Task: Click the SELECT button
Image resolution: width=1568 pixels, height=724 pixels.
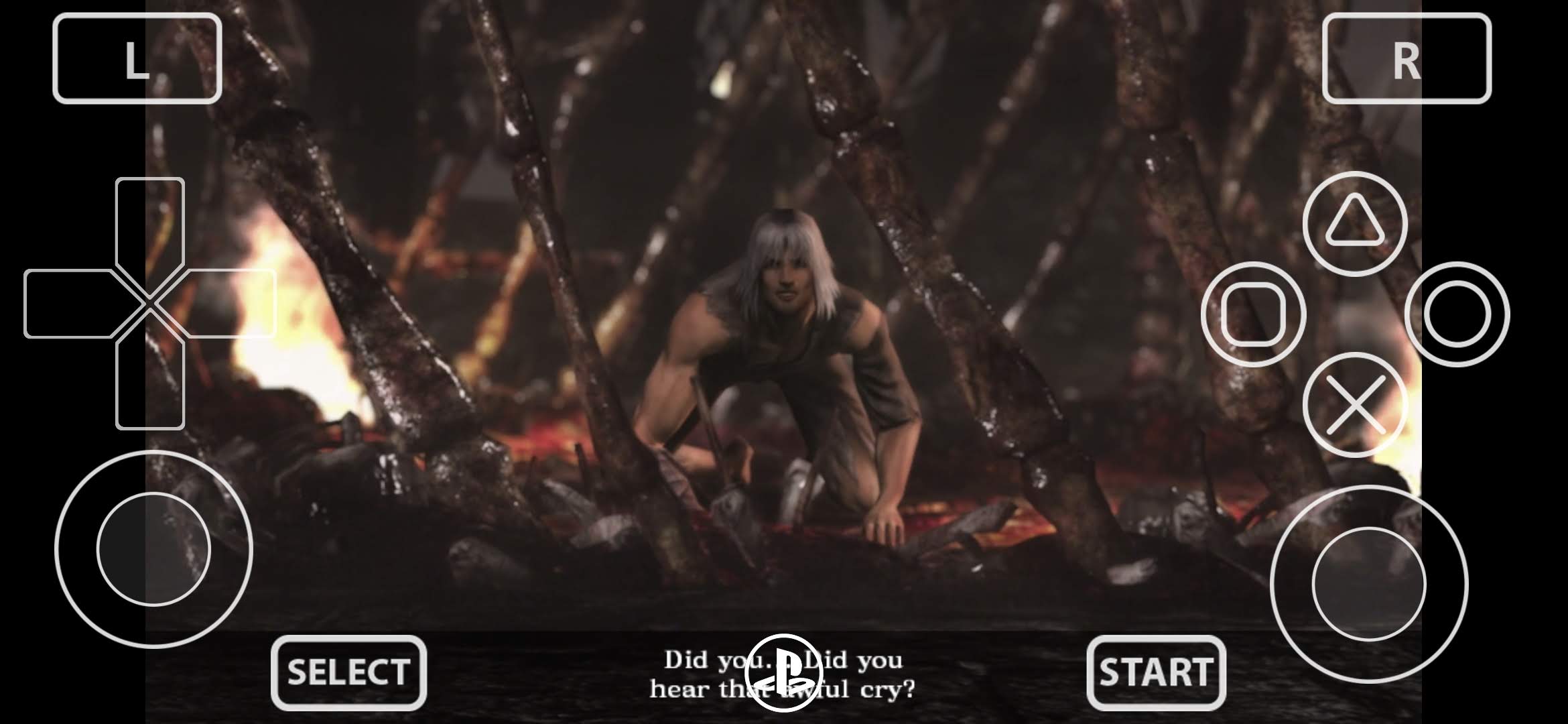Action: 348,672
